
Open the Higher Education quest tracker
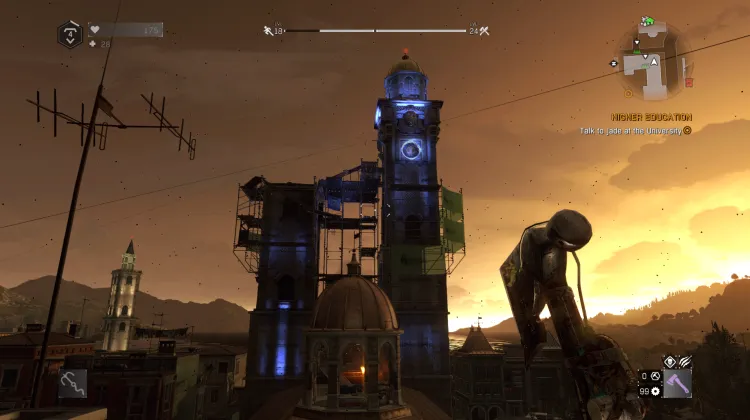(653, 117)
